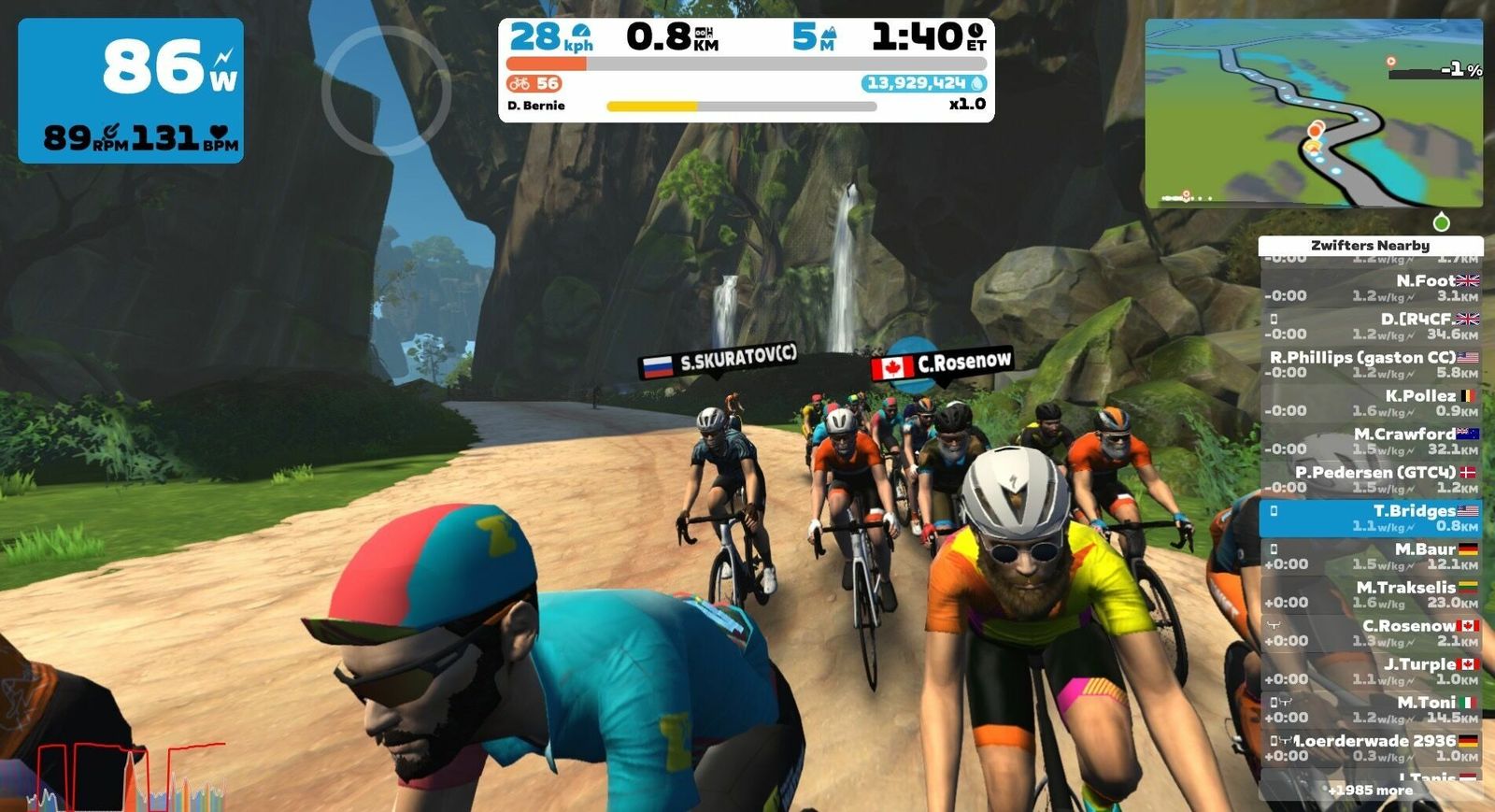Click the highlighted T.Bridges row
Viewport: 1495px width, 812px height.
1370,518
